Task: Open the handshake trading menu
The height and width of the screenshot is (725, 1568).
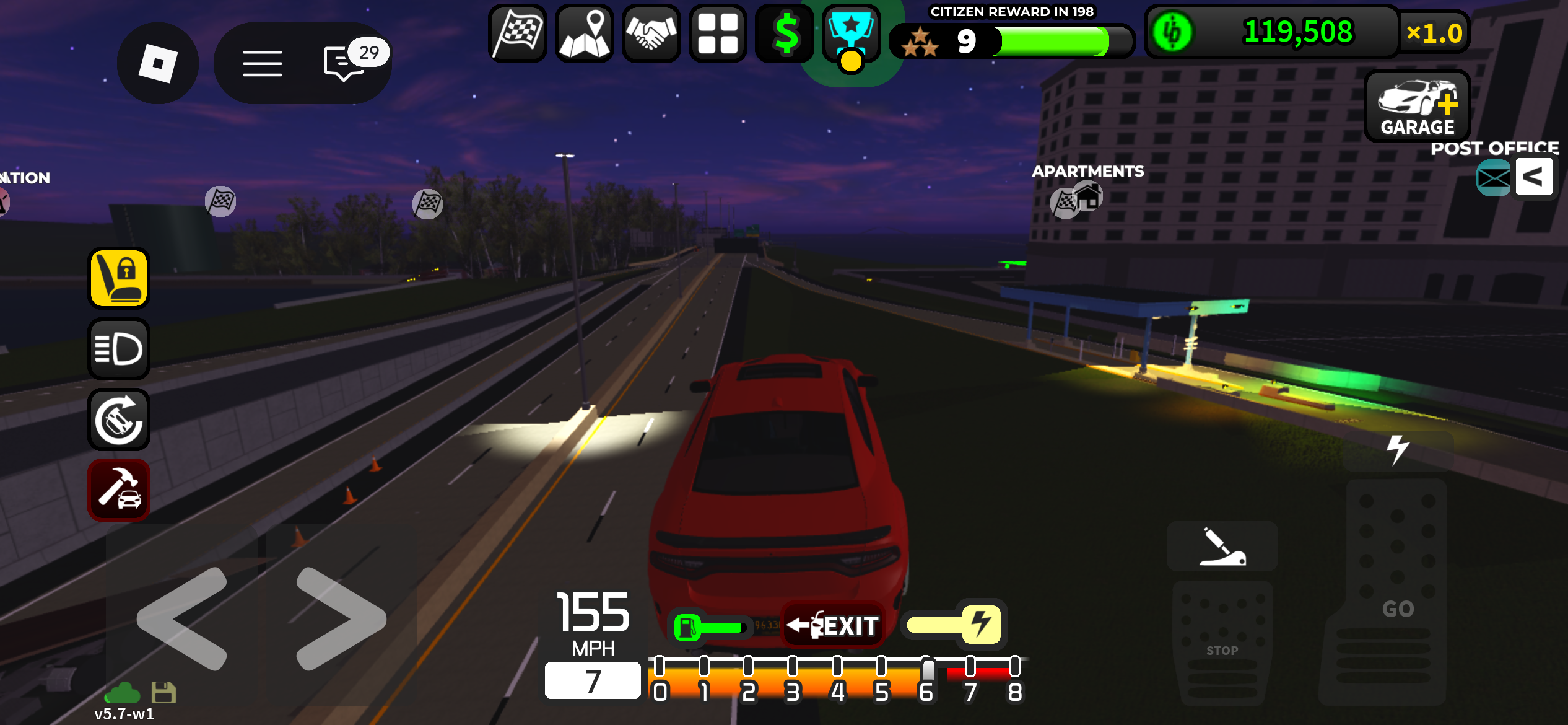Action: (651, 33)
